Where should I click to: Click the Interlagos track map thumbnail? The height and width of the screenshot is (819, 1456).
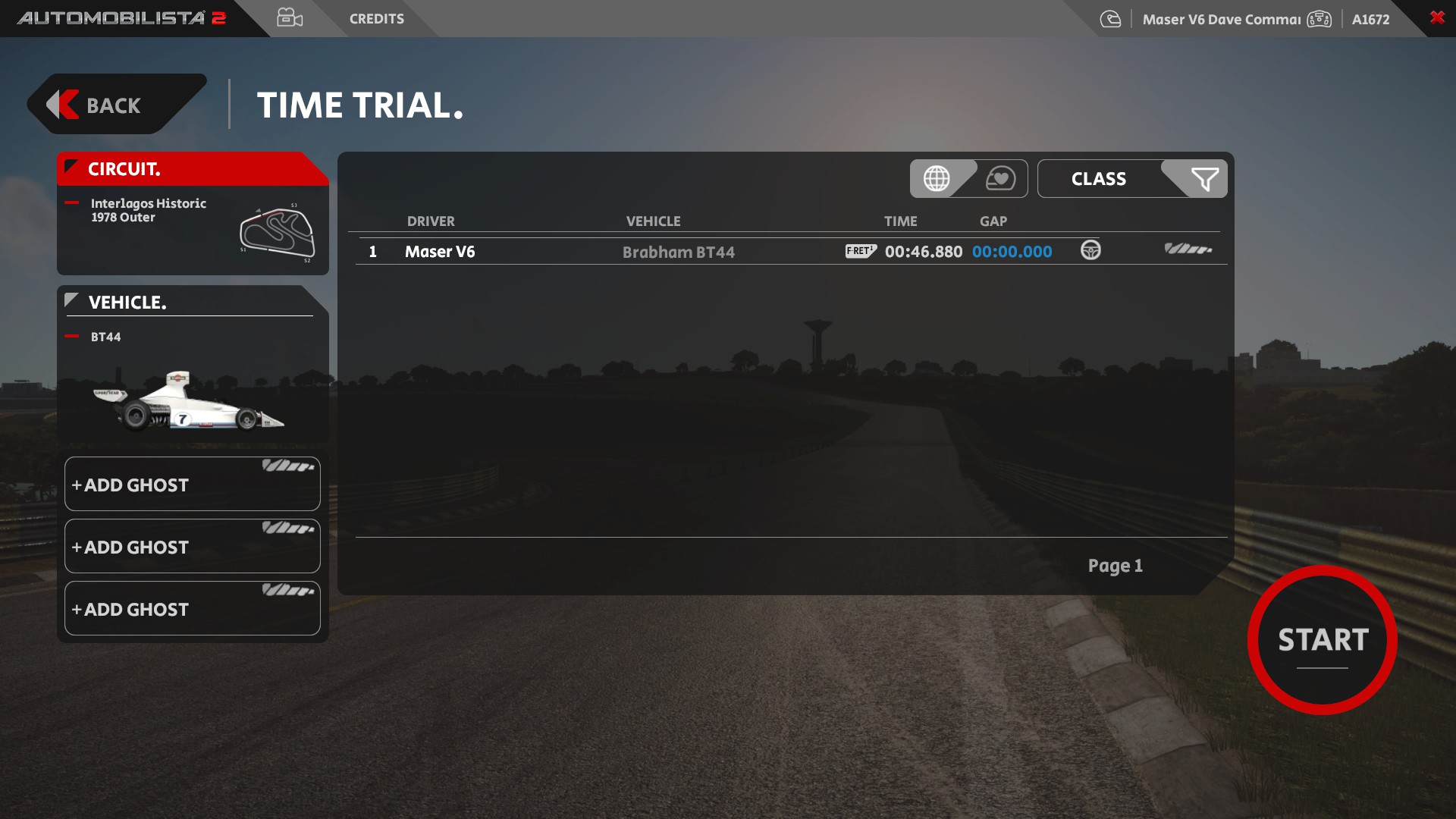277,233
